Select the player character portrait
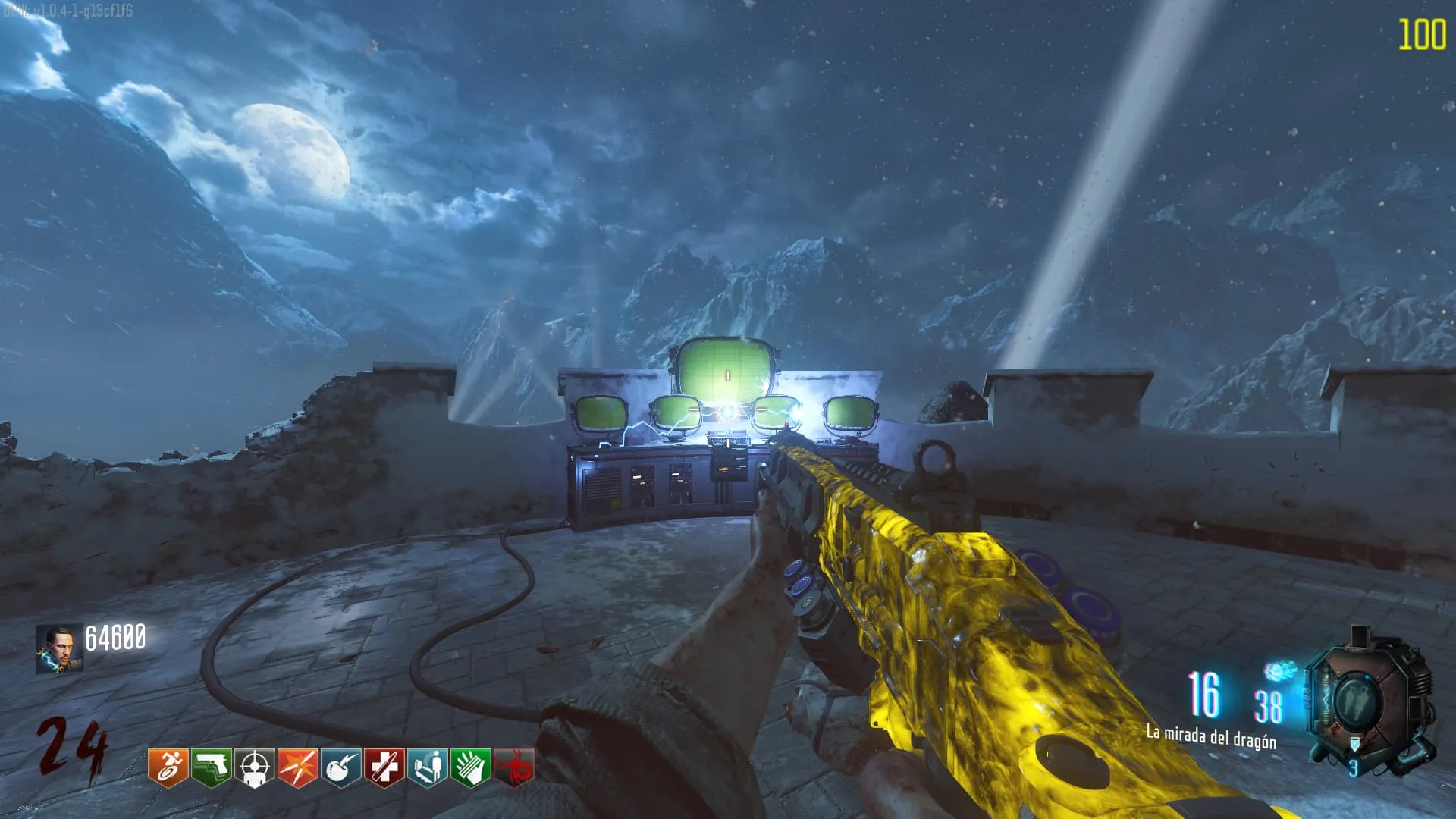 click(59, 649)
